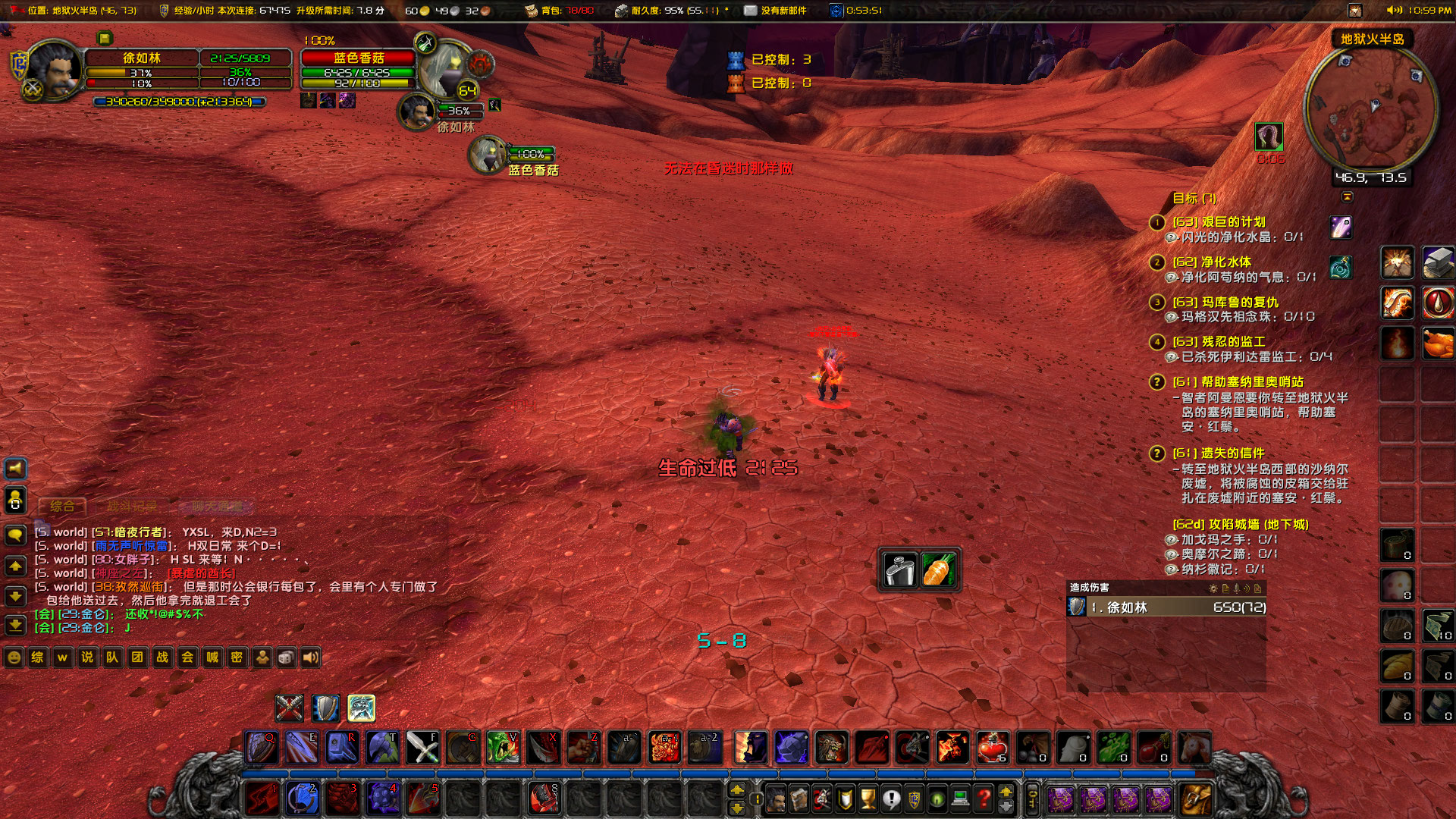1456x819 pixels.
Task: Open the damage meter settings gear icon
Action: point(1213,588)
